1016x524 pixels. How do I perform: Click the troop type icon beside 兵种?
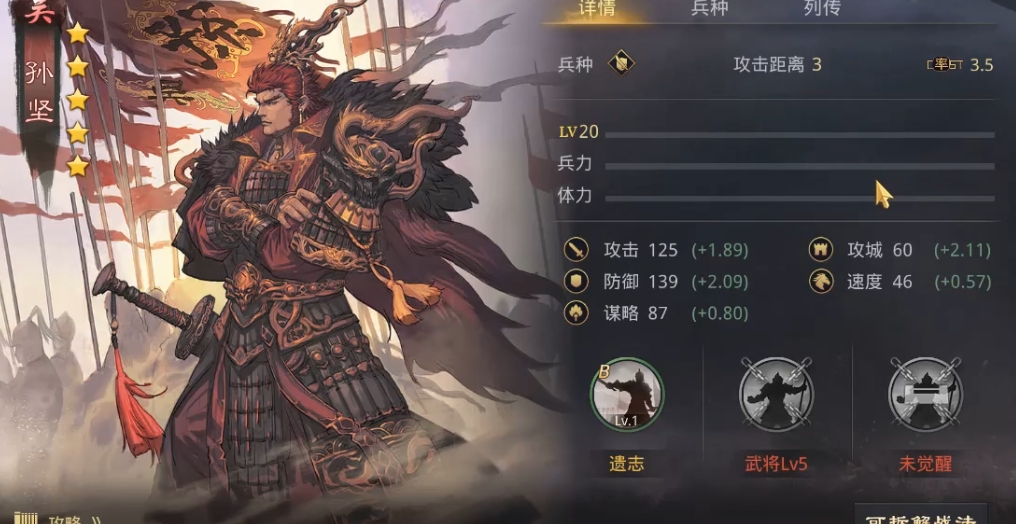[620, 65]
